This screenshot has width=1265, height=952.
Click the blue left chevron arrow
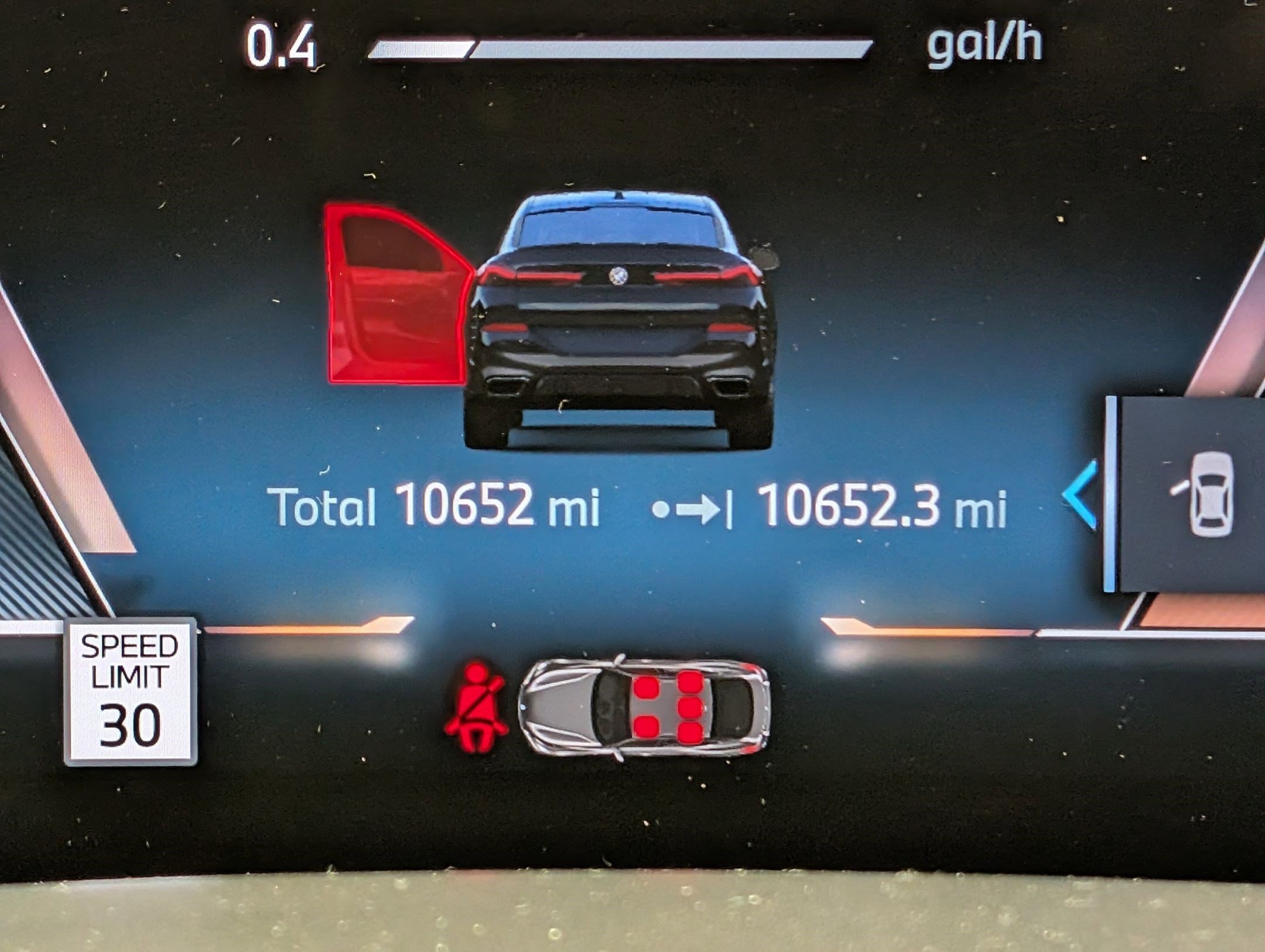1081,495
